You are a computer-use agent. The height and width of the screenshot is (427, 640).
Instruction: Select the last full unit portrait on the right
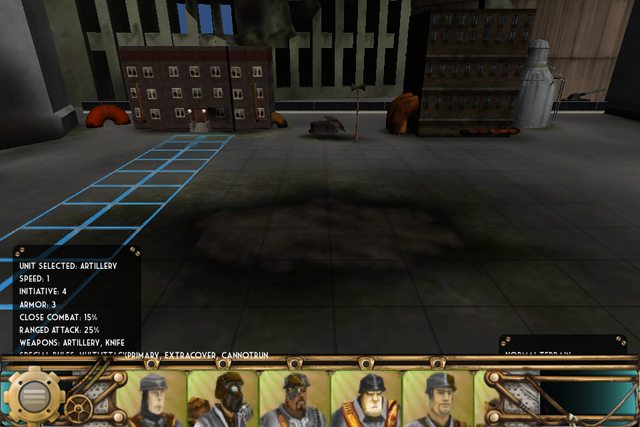(437, 400)
